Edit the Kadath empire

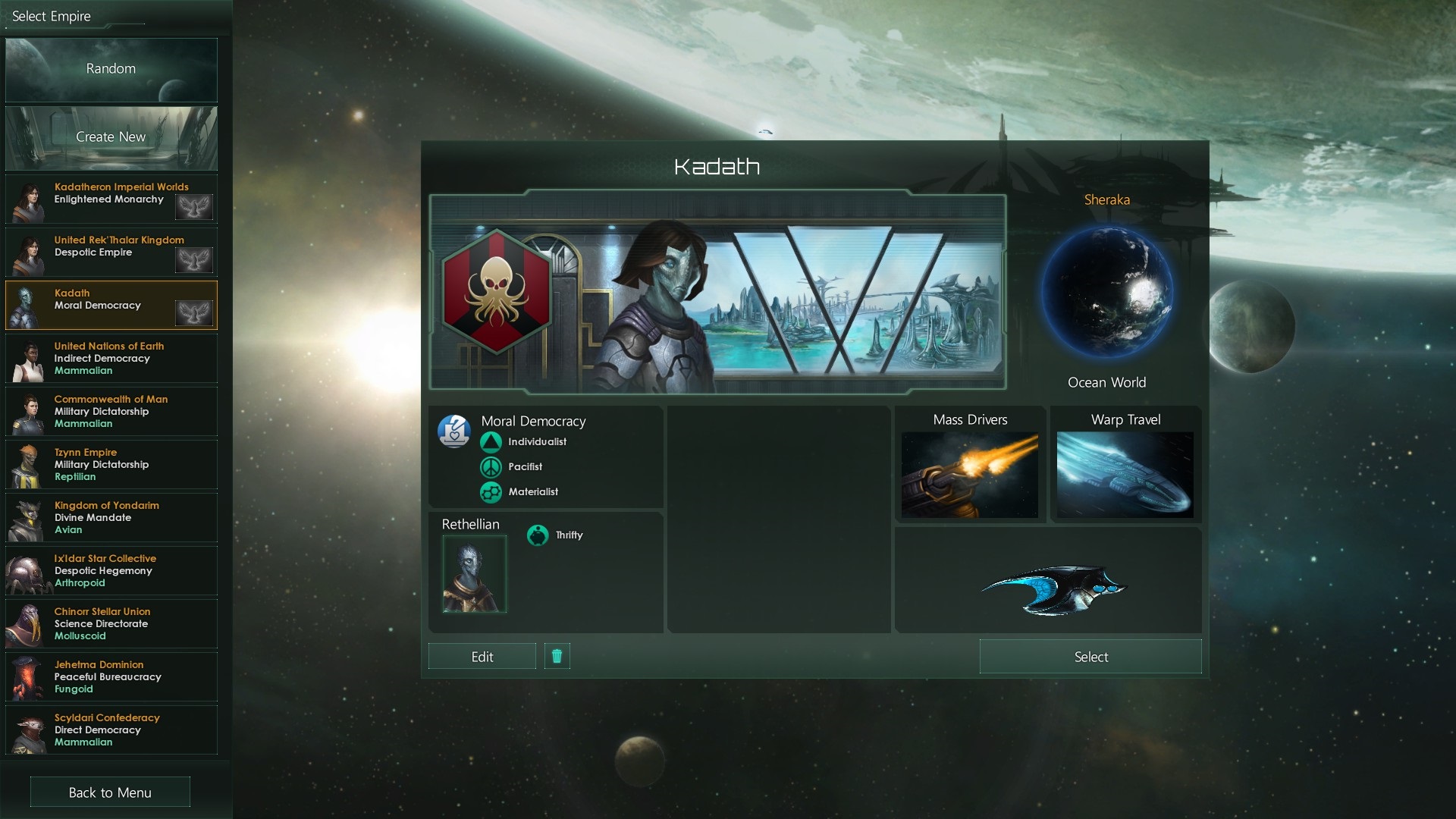point(482,657)
